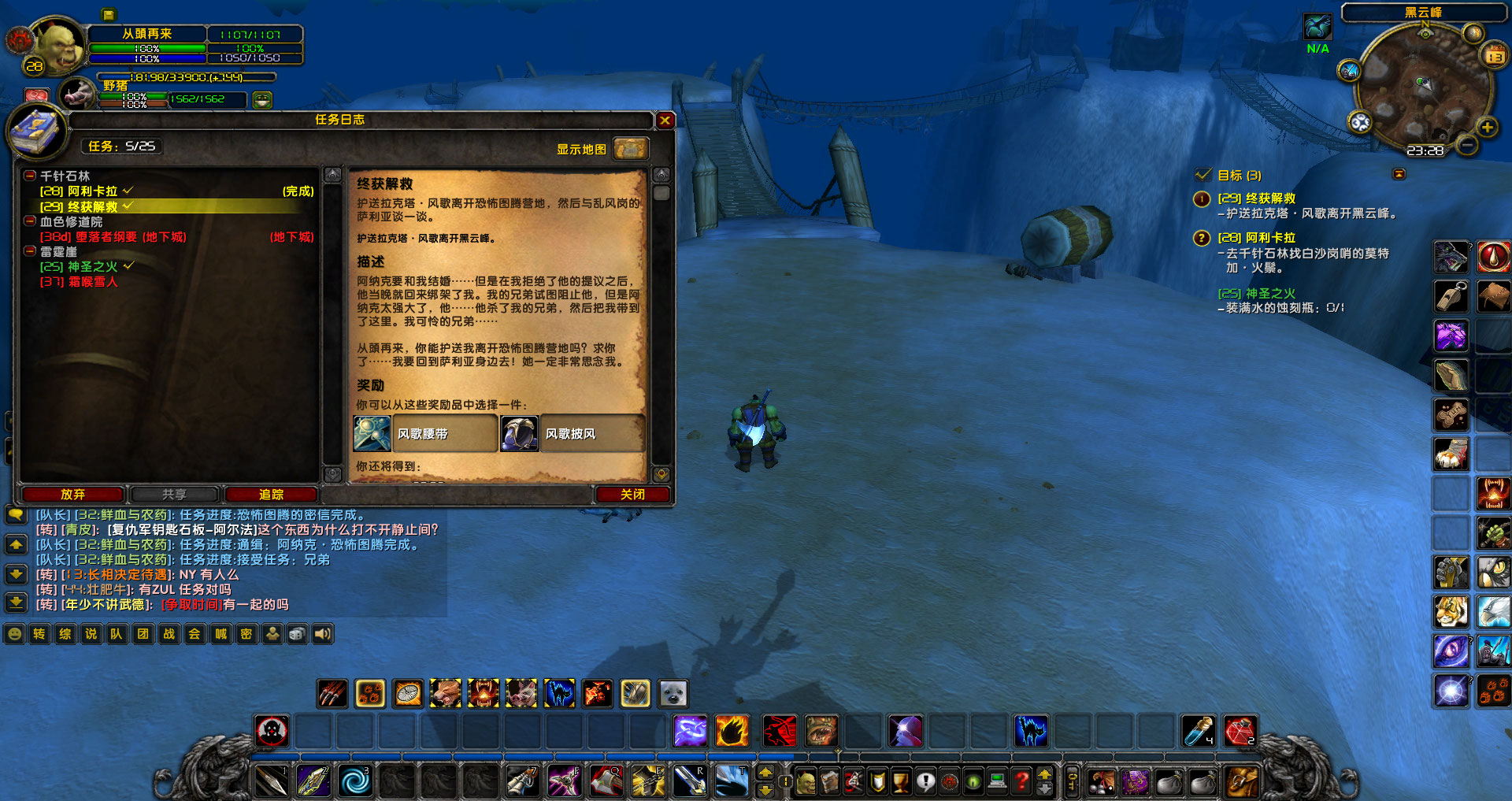Switch chat to the 密 whisper tab
Viewport: 1512px width, 801px height.
pos(246,634)
